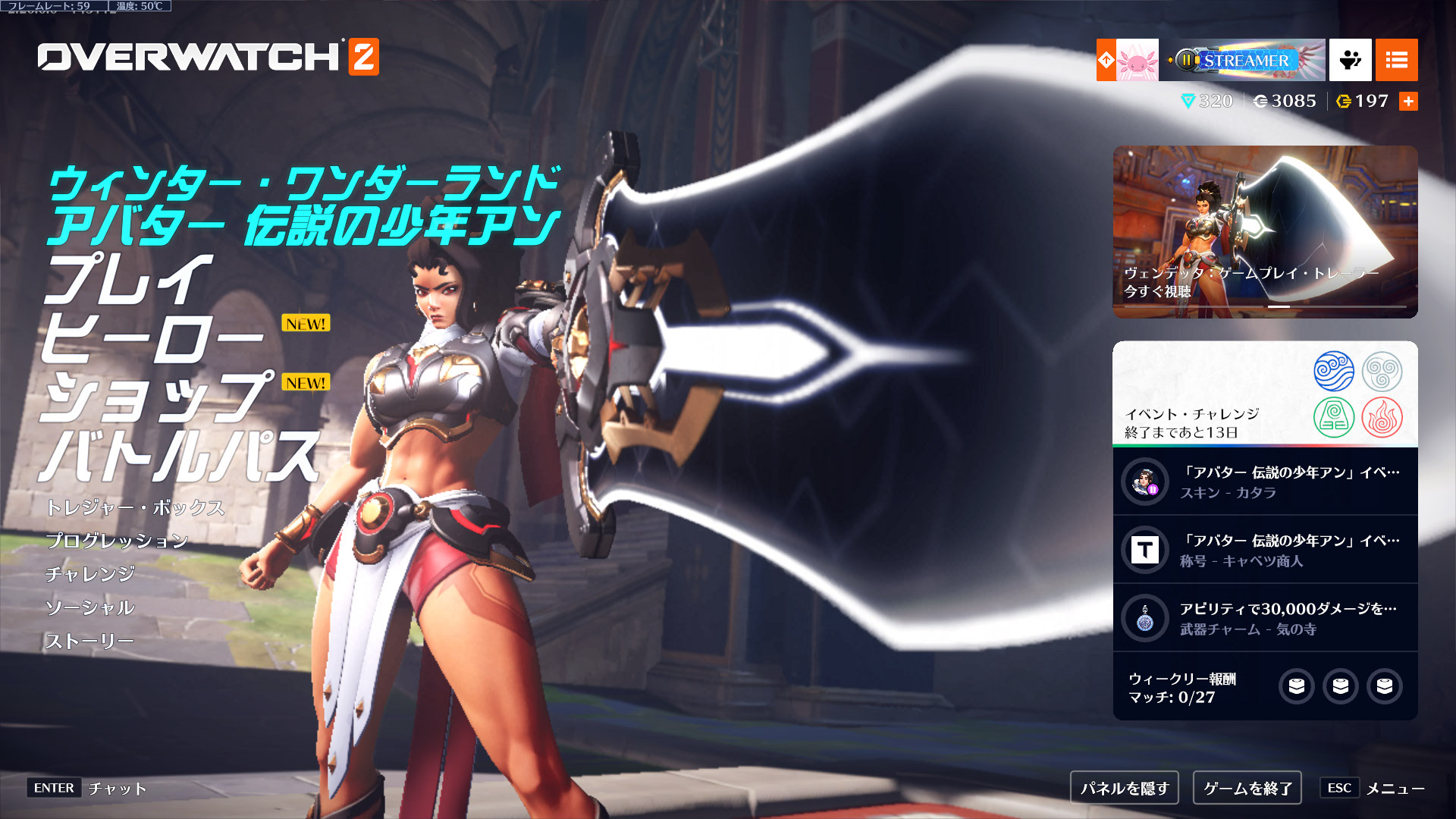Viewport: 1456px width, 819px height.
Task: Open the Social (ソーシャル) menu
Action: tap(90, 607)
